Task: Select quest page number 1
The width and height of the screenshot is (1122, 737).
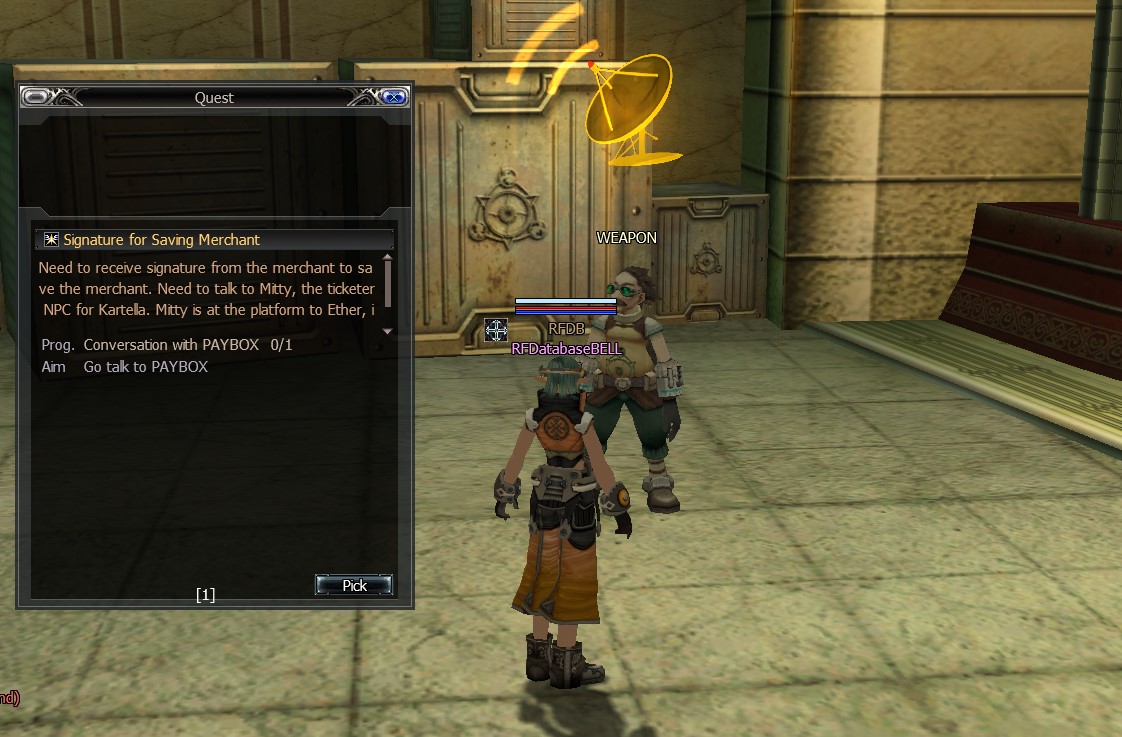Action: tap(205, 595)
